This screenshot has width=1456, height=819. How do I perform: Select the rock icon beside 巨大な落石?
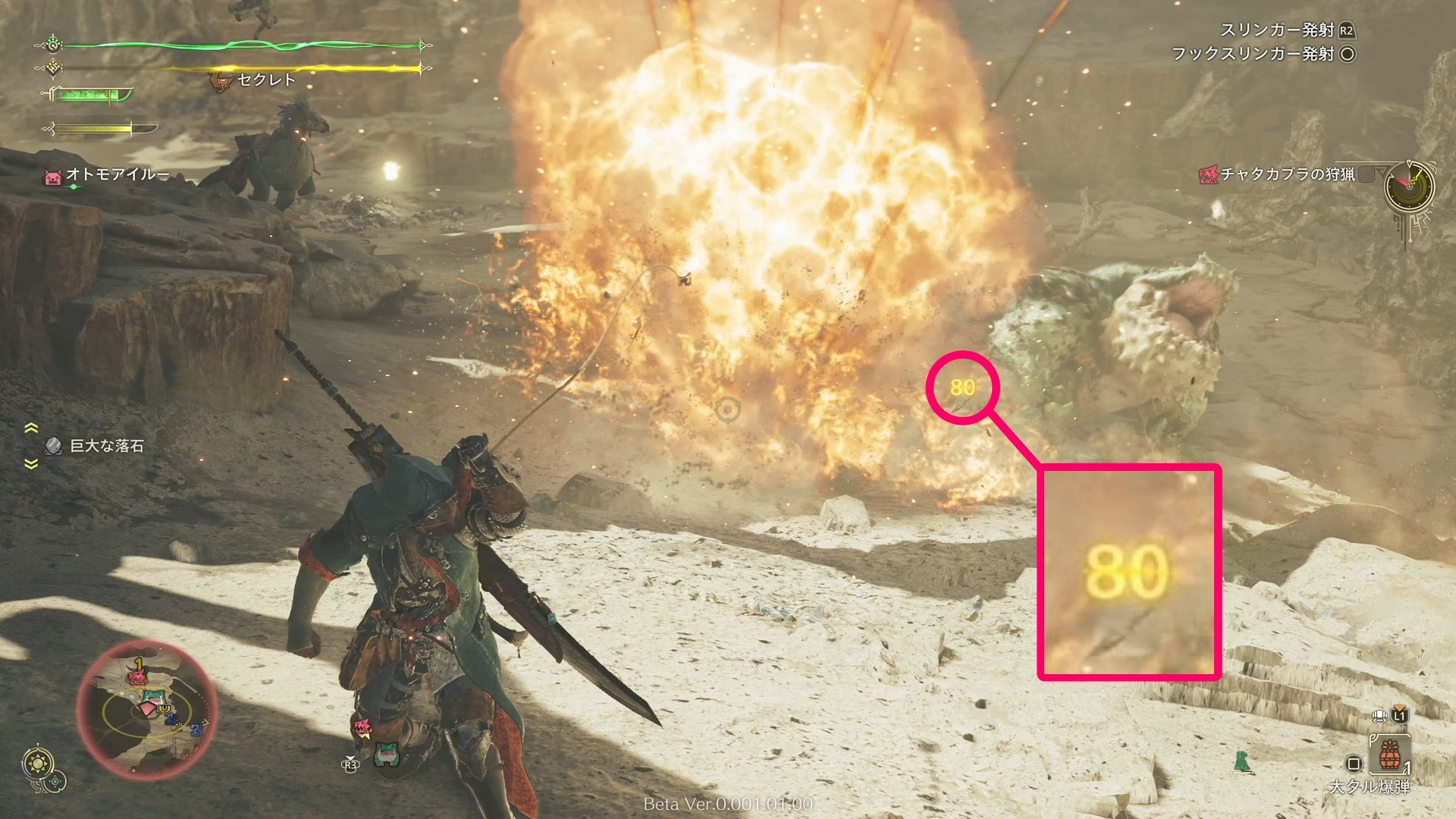52,446
